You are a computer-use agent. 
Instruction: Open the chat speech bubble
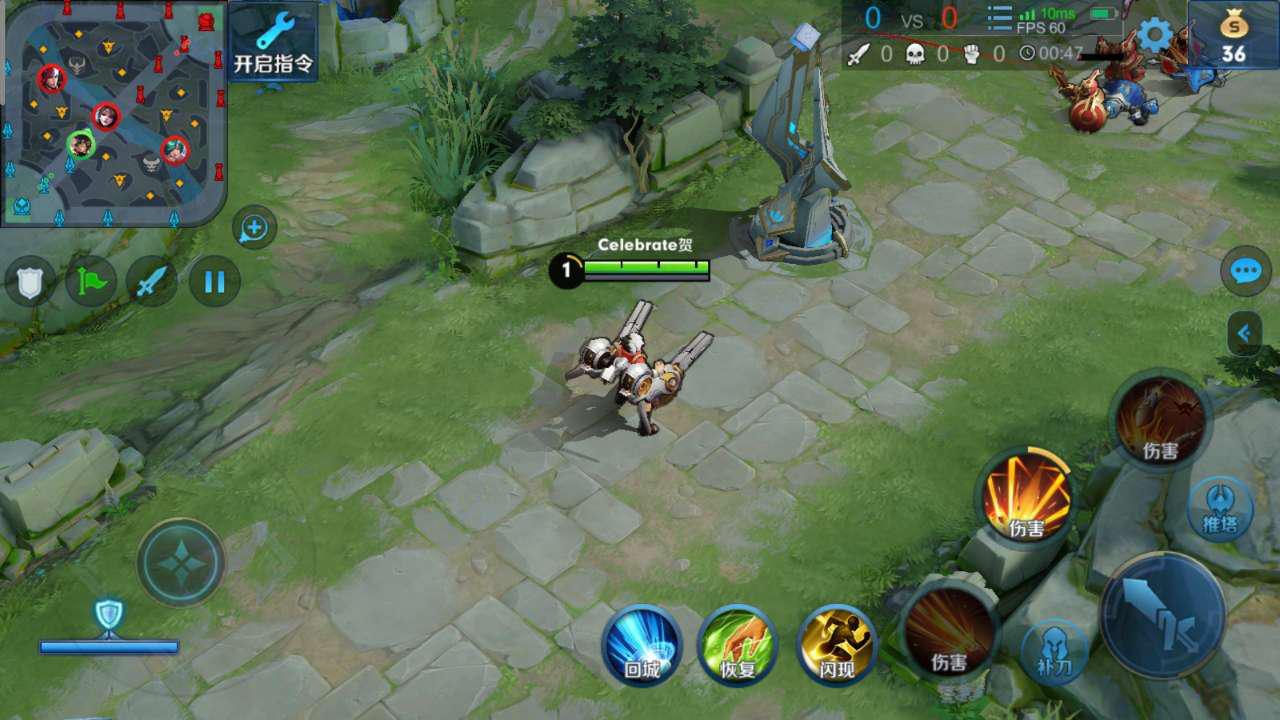point(1245,272)
